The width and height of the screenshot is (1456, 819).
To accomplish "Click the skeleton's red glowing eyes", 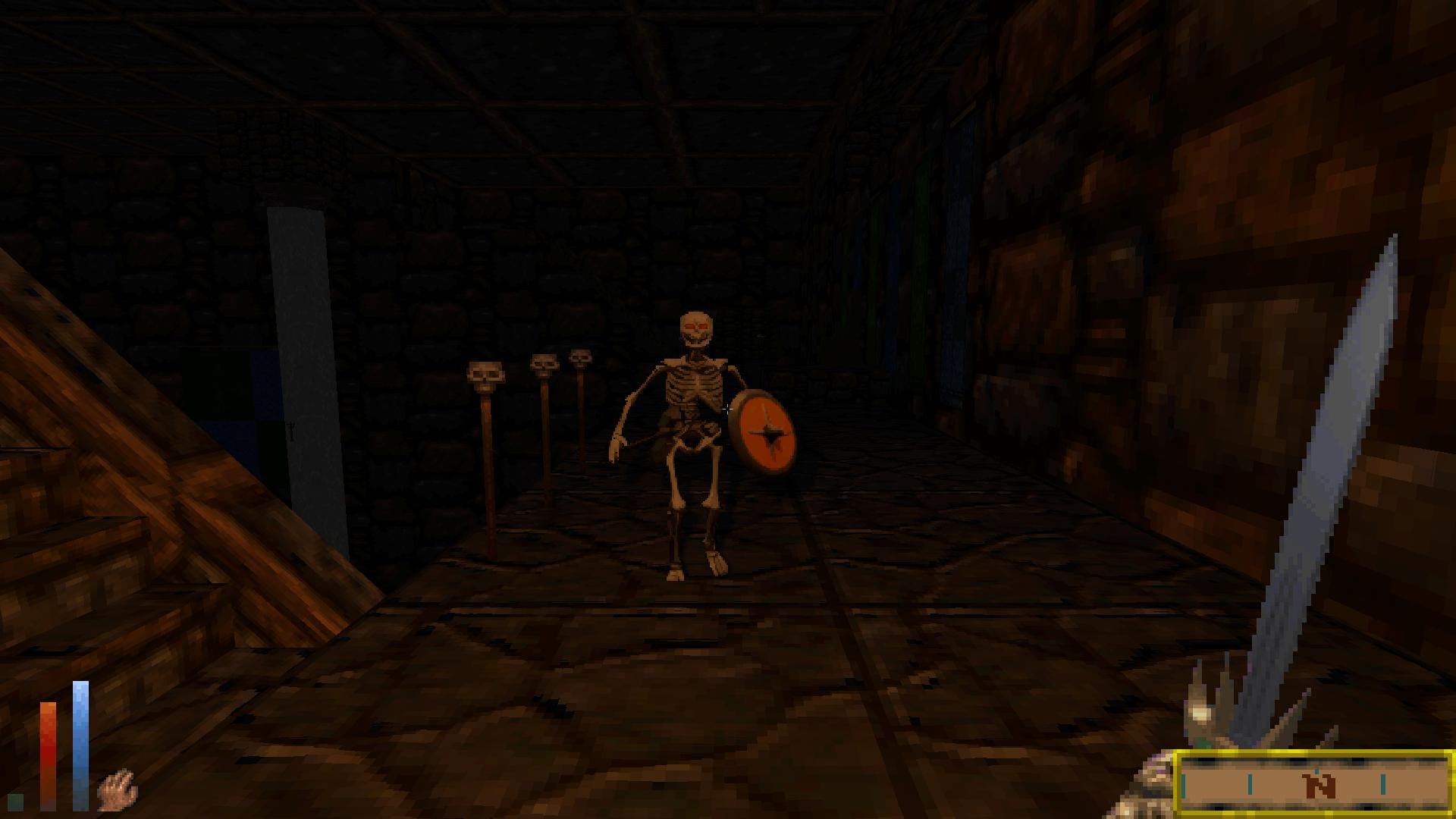I will tap(698, 325).
